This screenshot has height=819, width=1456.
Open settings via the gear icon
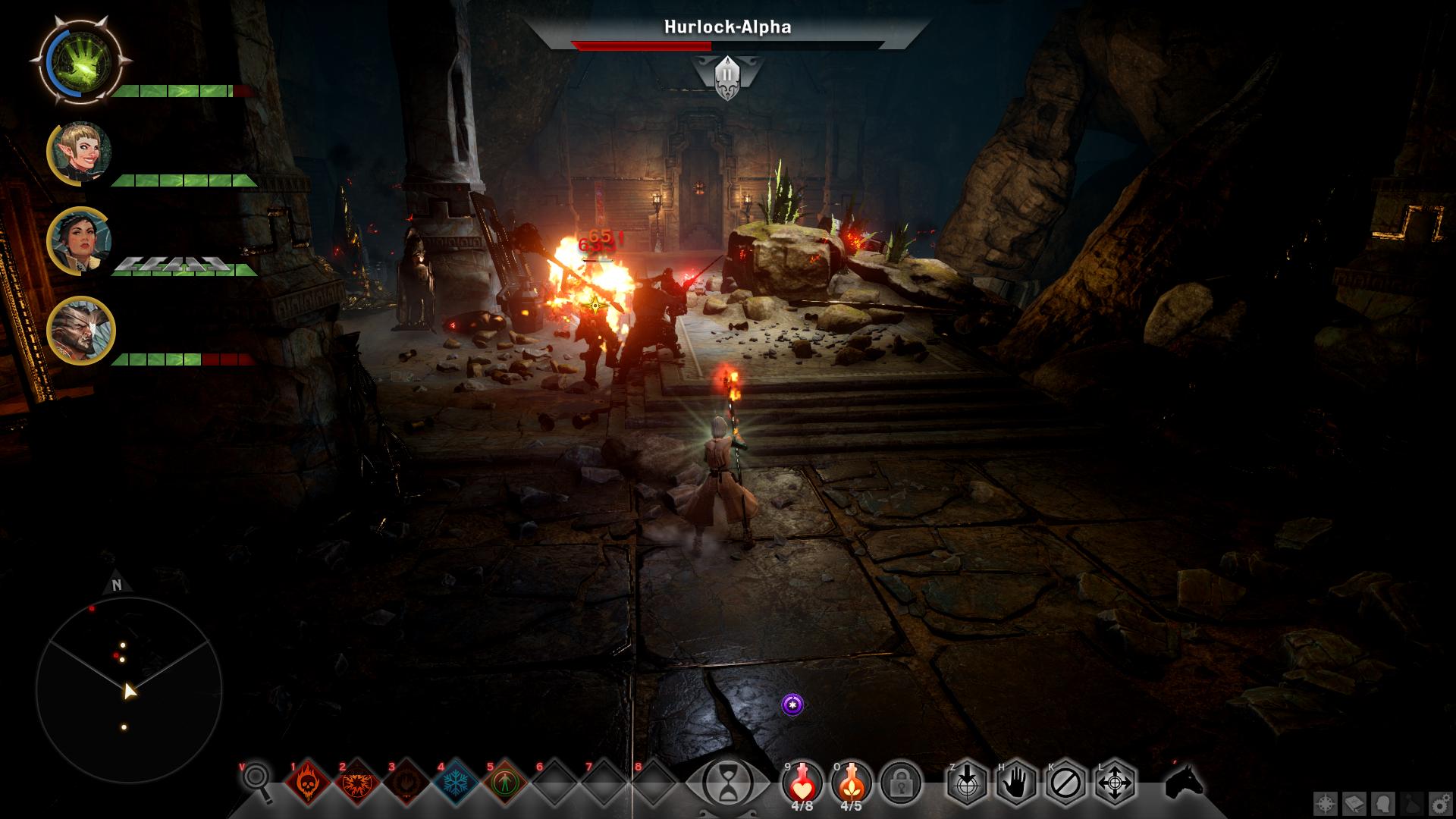[1439, 804]
